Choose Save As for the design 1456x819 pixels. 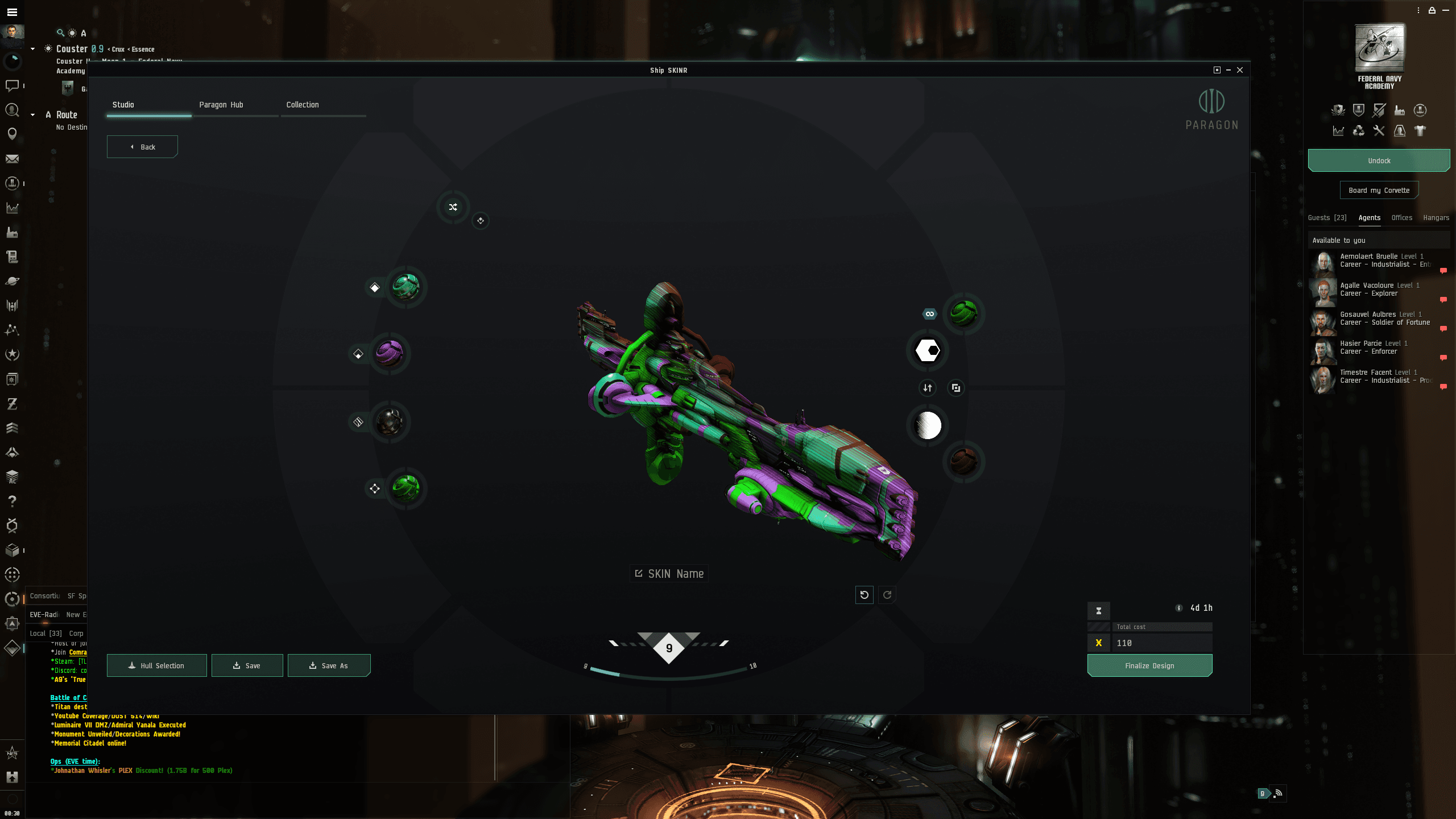[329, 665]
